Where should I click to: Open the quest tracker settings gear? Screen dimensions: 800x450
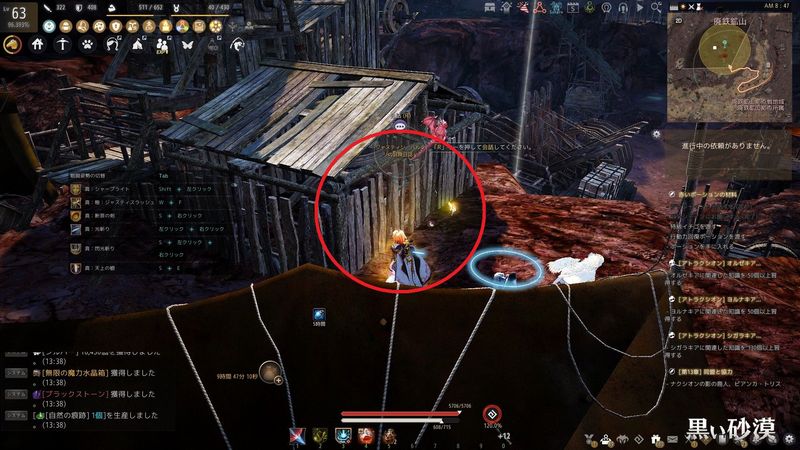point(655,133)
